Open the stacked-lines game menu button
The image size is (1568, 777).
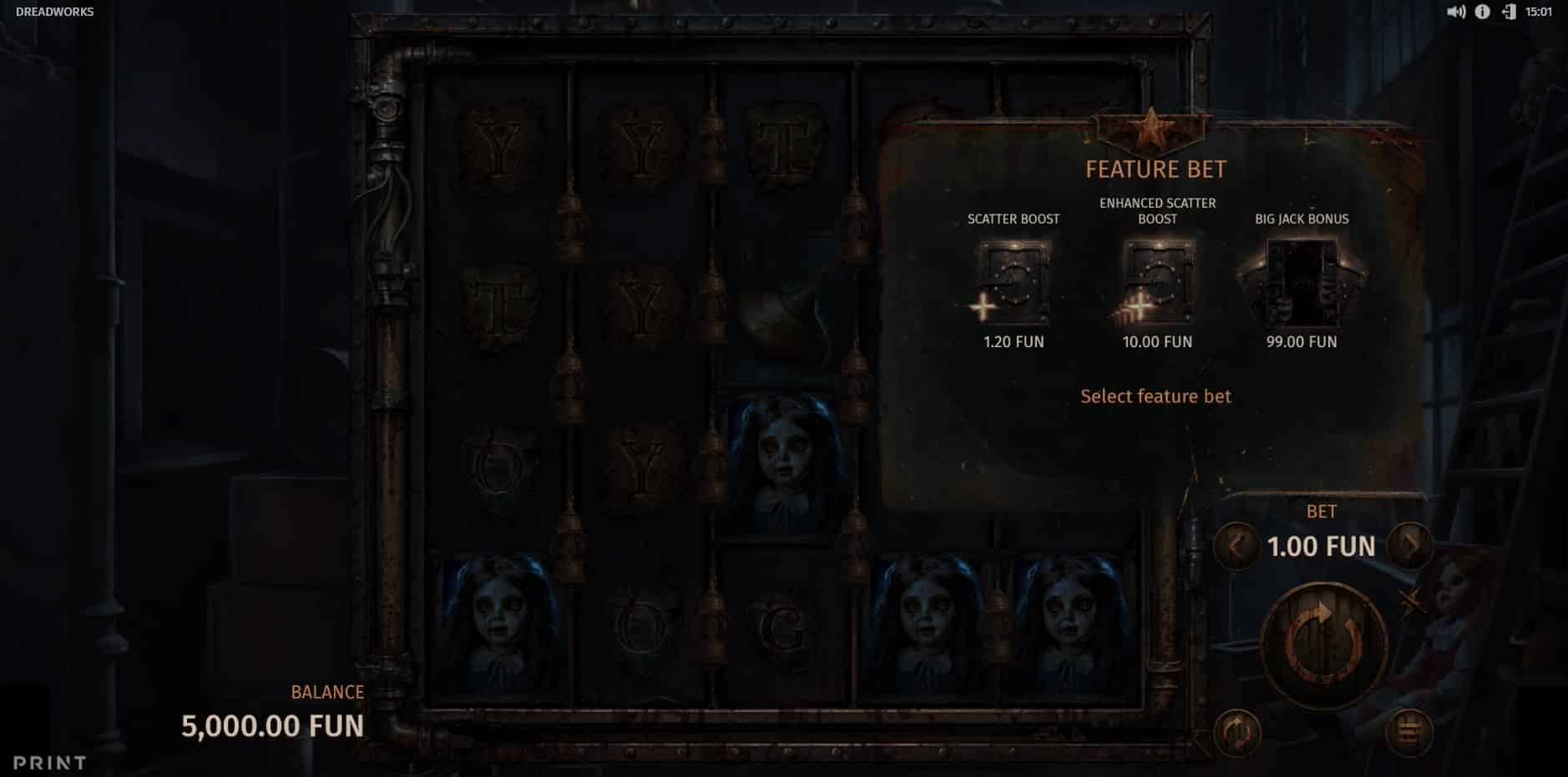(x=1409, y=733)
